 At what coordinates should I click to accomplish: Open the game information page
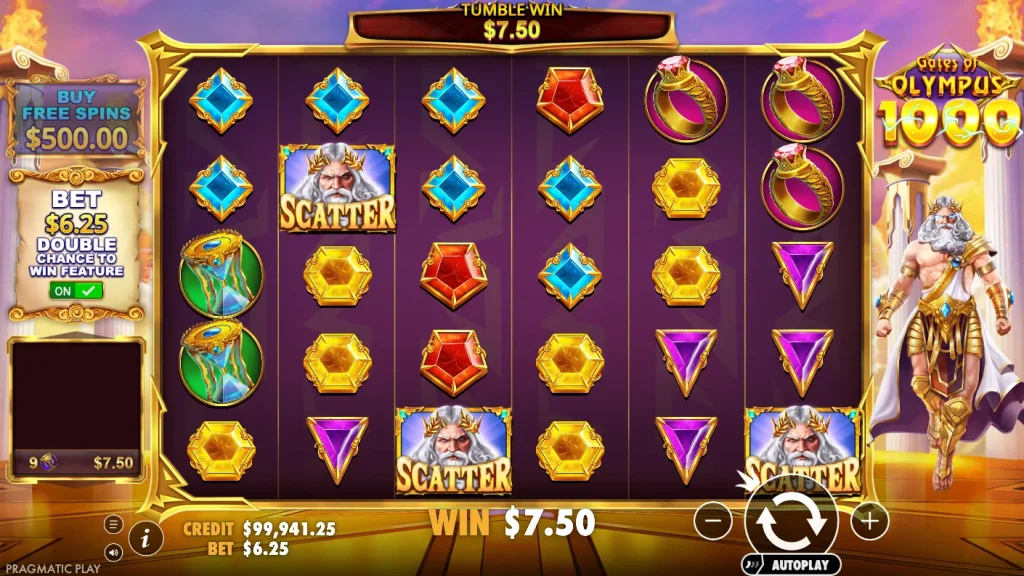pyautogui.click(x=146, y=538)
